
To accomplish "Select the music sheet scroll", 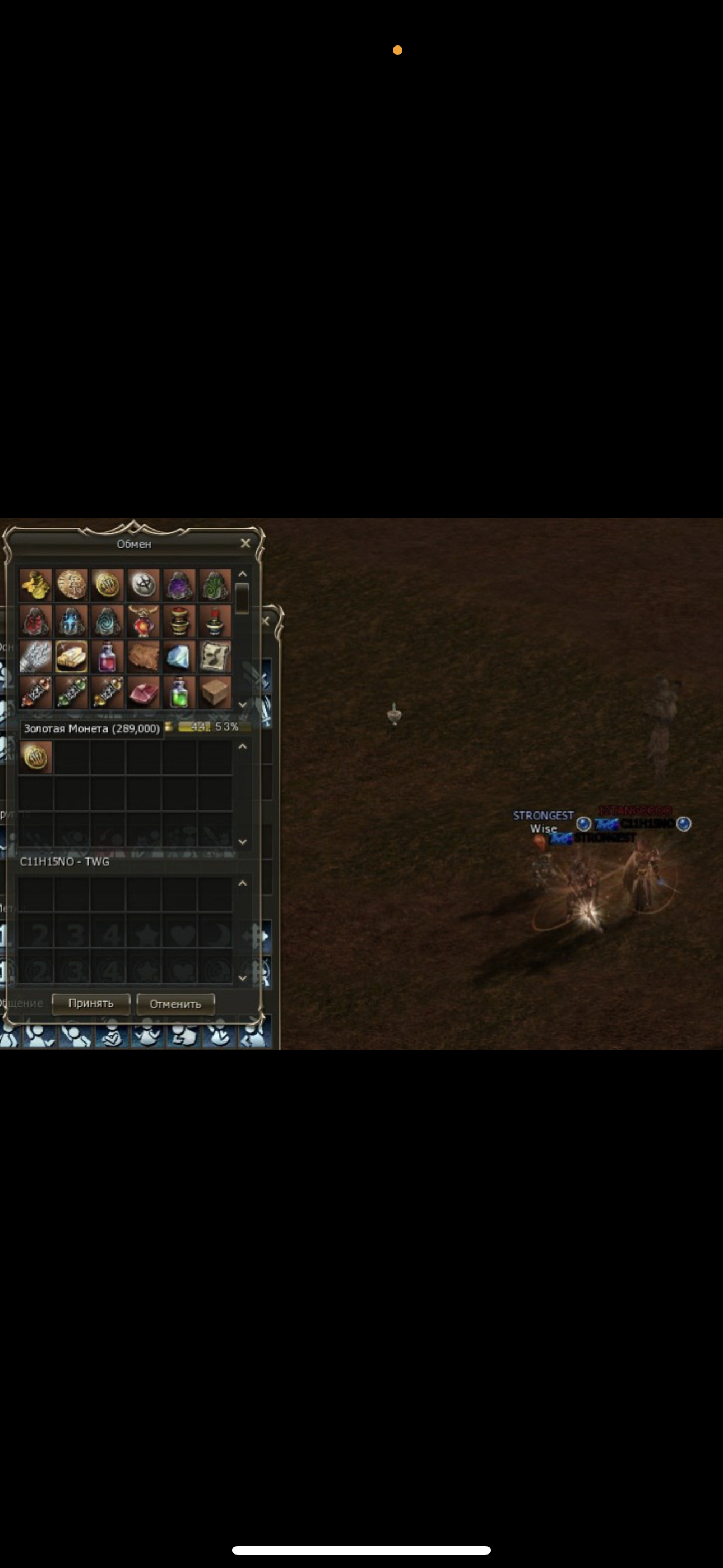I will (215, 657).
